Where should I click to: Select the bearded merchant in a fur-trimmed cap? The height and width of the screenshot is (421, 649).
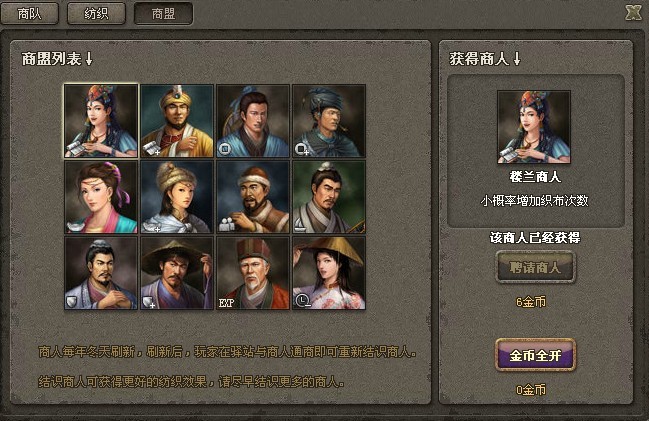point(253,197)
